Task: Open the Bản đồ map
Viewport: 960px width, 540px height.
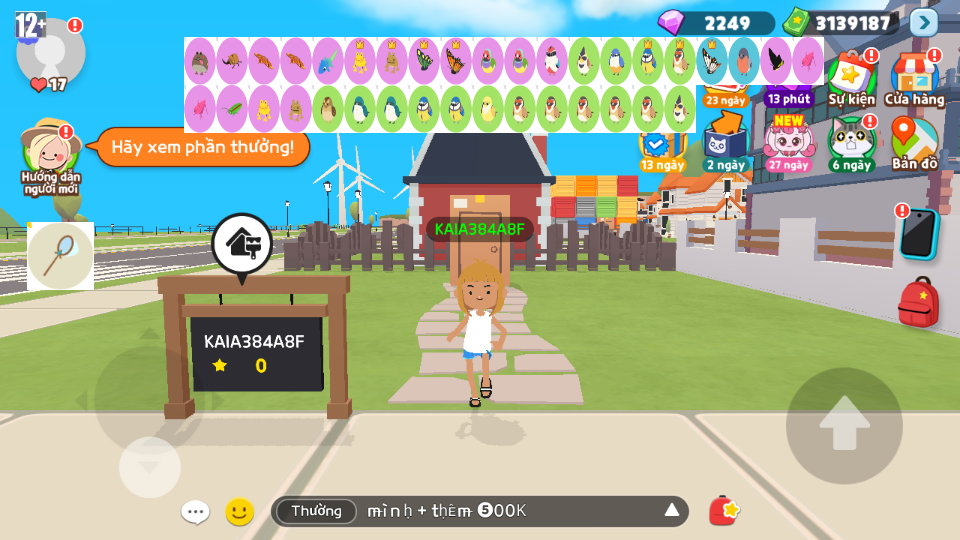Action: tap(914, 144)
